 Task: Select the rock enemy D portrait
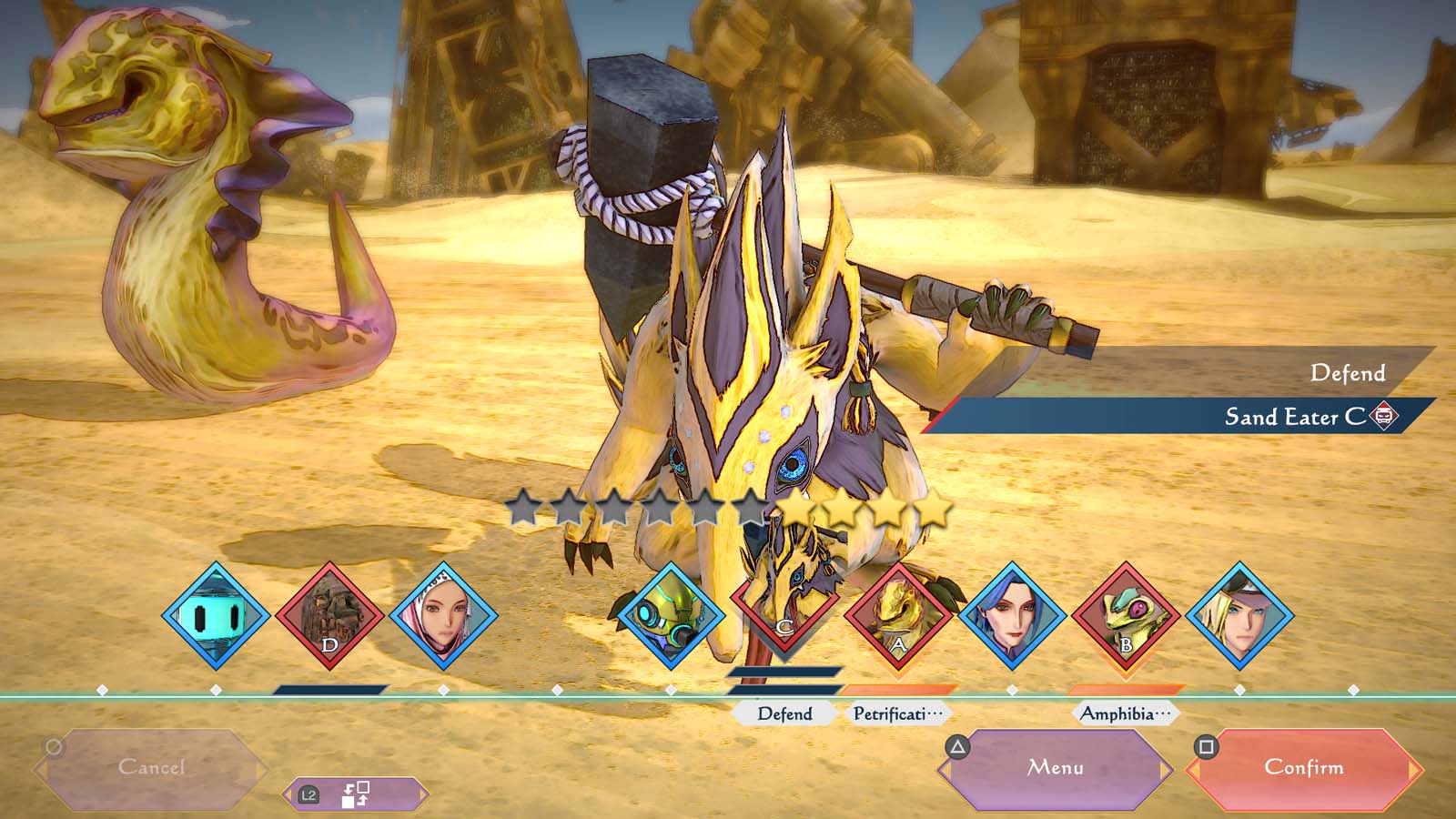point(333,616)
